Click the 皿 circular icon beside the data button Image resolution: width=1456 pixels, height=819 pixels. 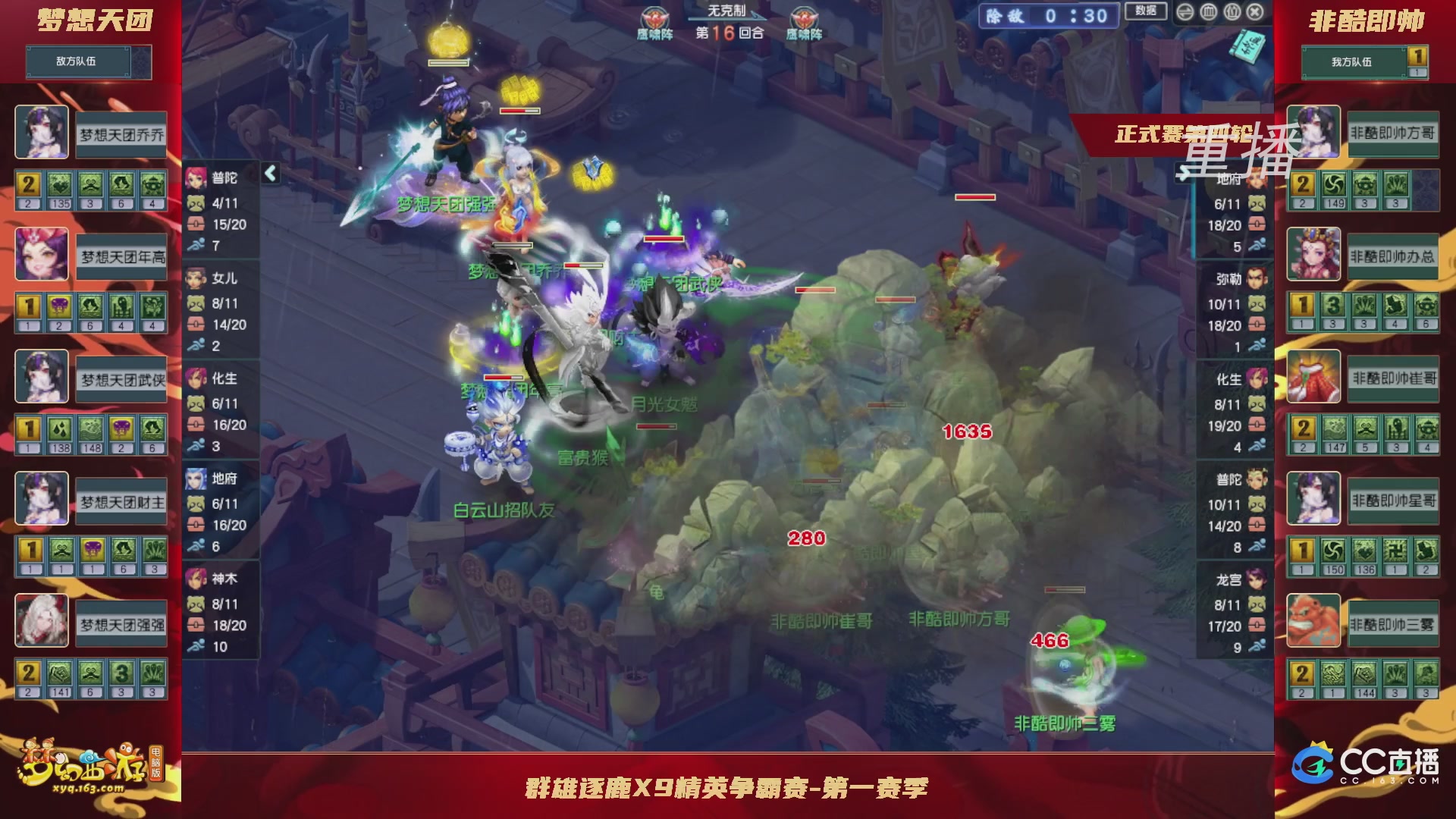click(1208, 12)
